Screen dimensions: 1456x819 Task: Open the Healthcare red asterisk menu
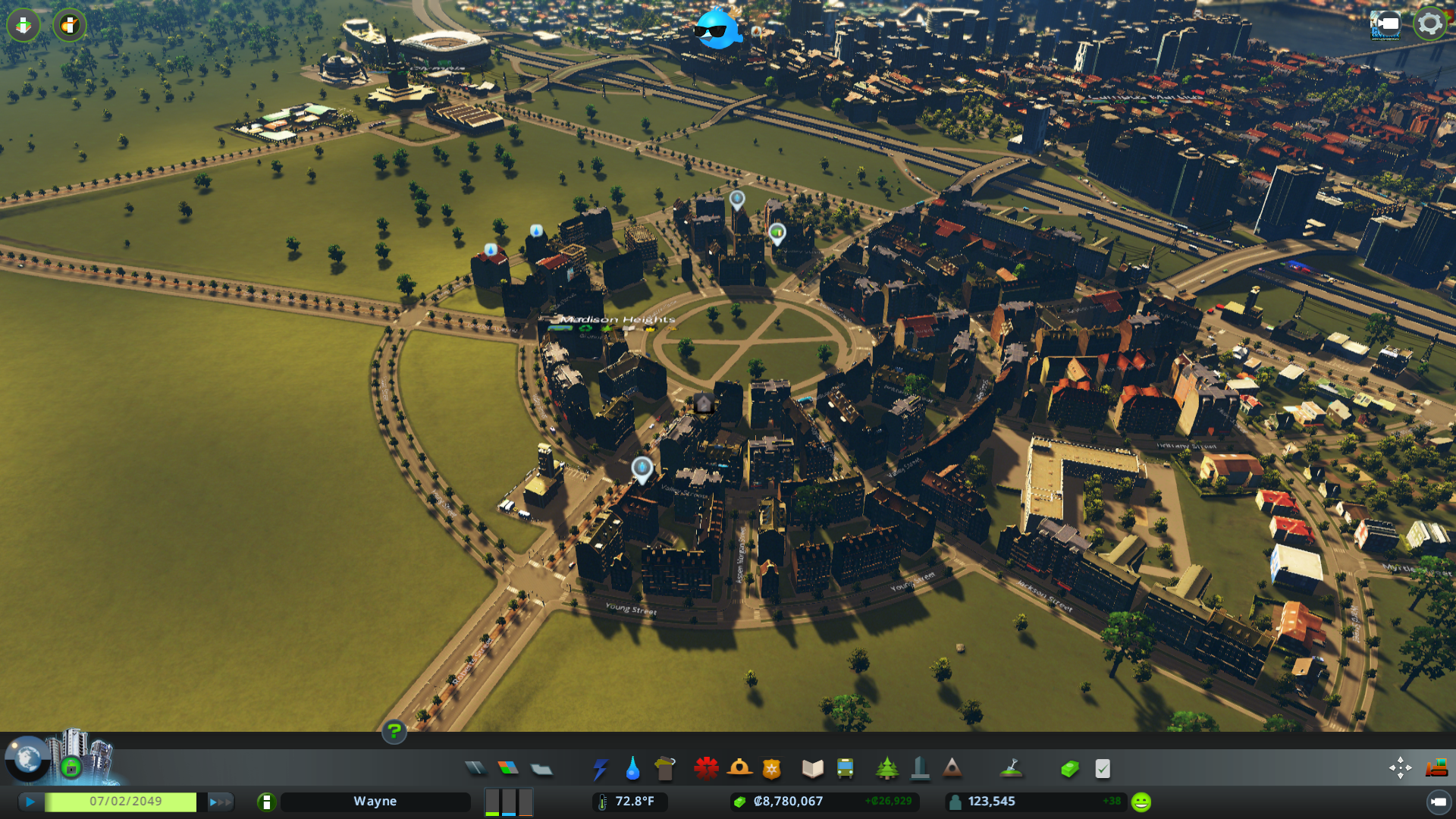[x=706, y=769]
